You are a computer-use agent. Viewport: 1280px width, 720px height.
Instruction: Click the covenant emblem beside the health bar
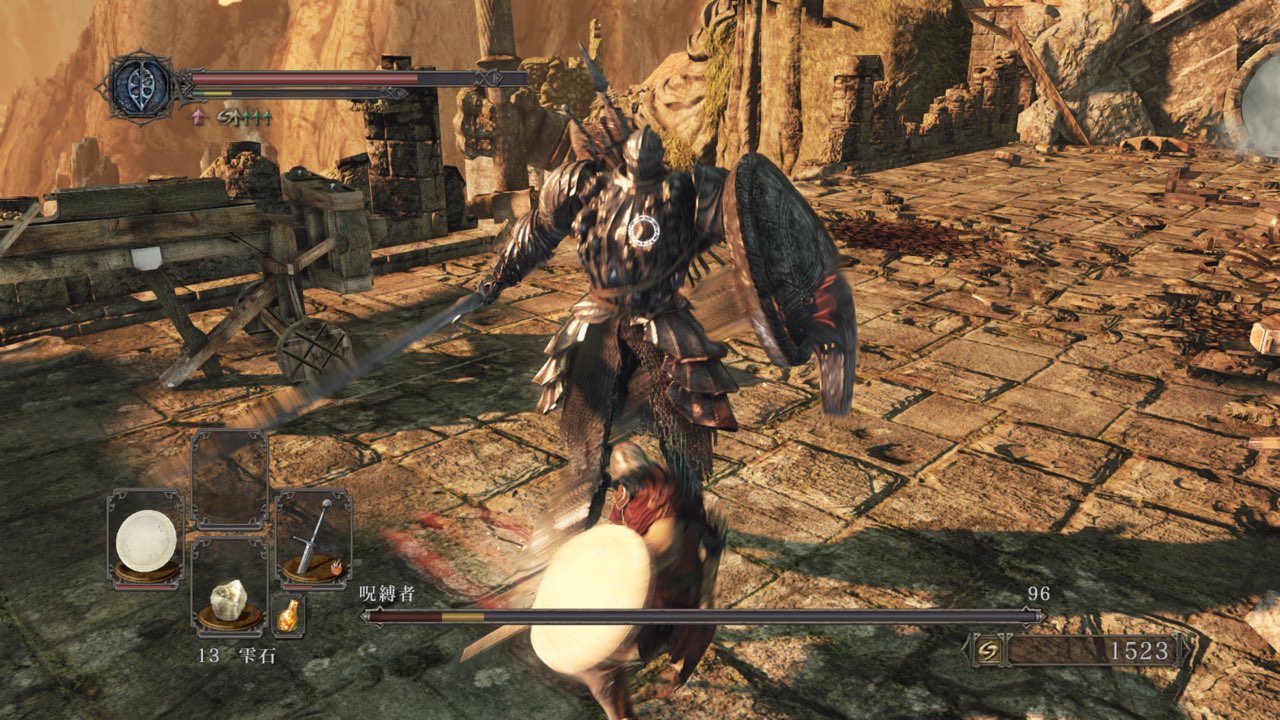pyautogui.click(x=139, y=84)
